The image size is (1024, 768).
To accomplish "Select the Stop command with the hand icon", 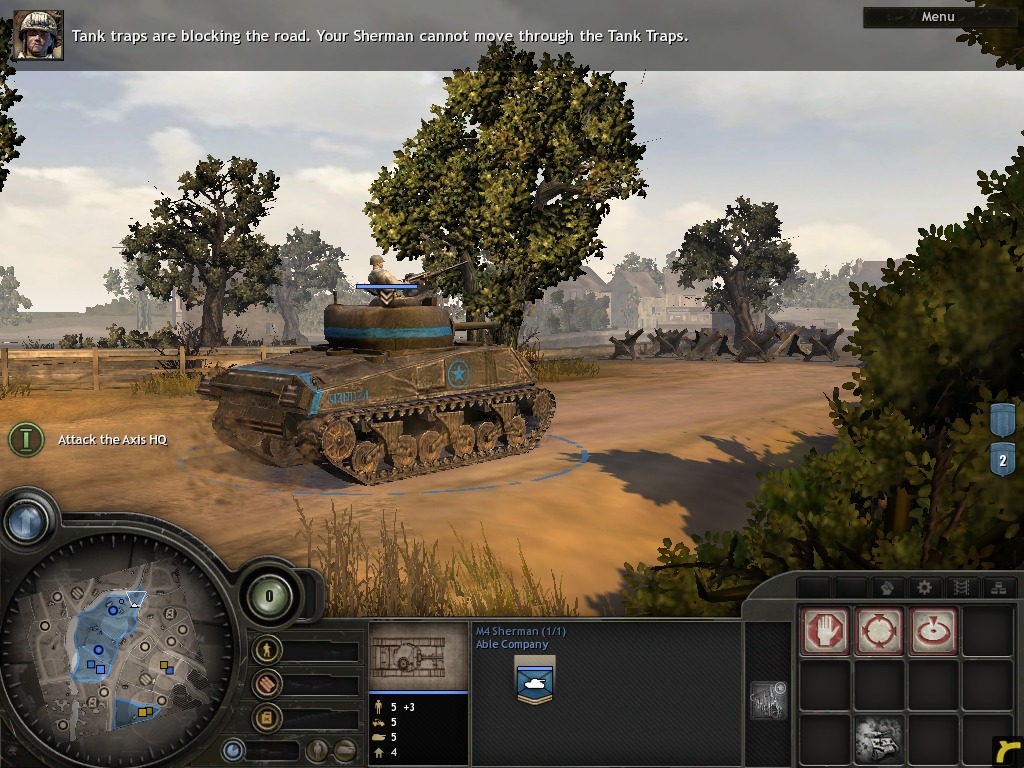I will click(825, 631).
